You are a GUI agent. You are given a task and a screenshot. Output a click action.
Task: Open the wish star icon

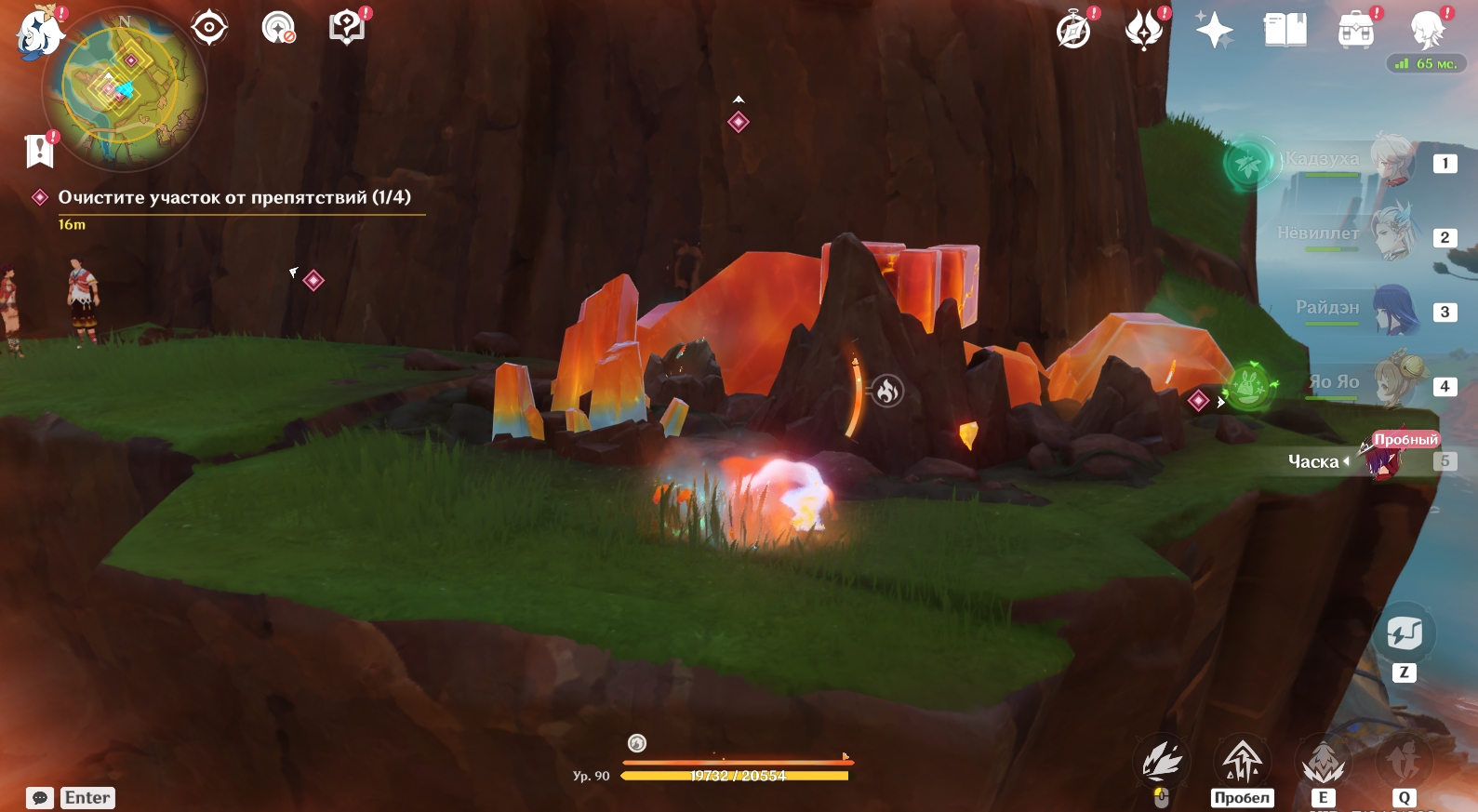coord(1214,31)
